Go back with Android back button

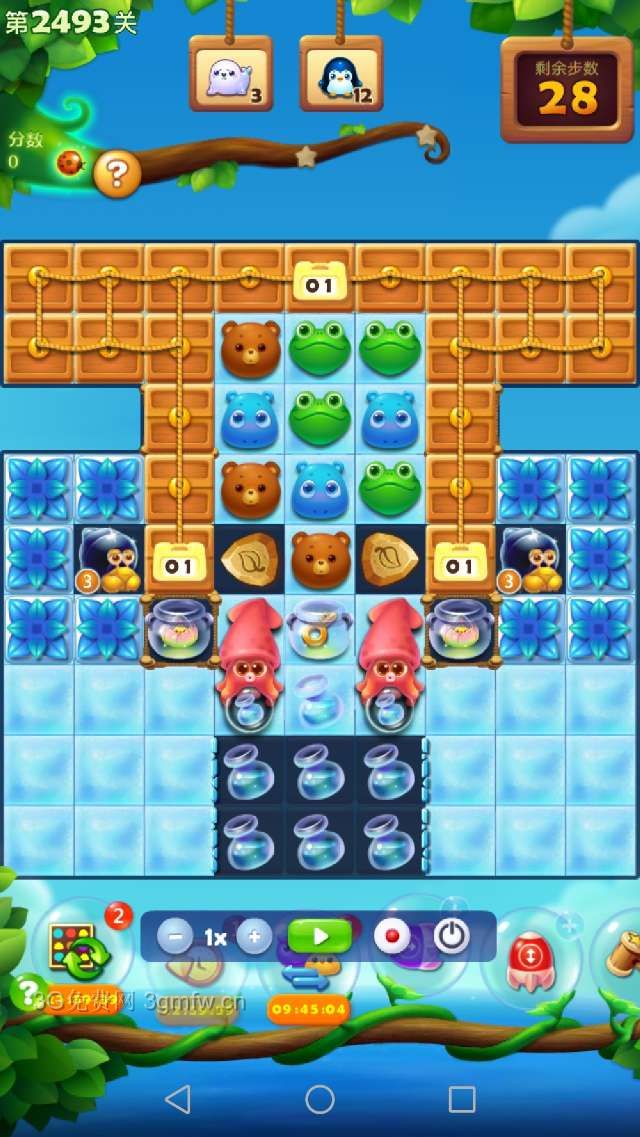[178, 1099]
